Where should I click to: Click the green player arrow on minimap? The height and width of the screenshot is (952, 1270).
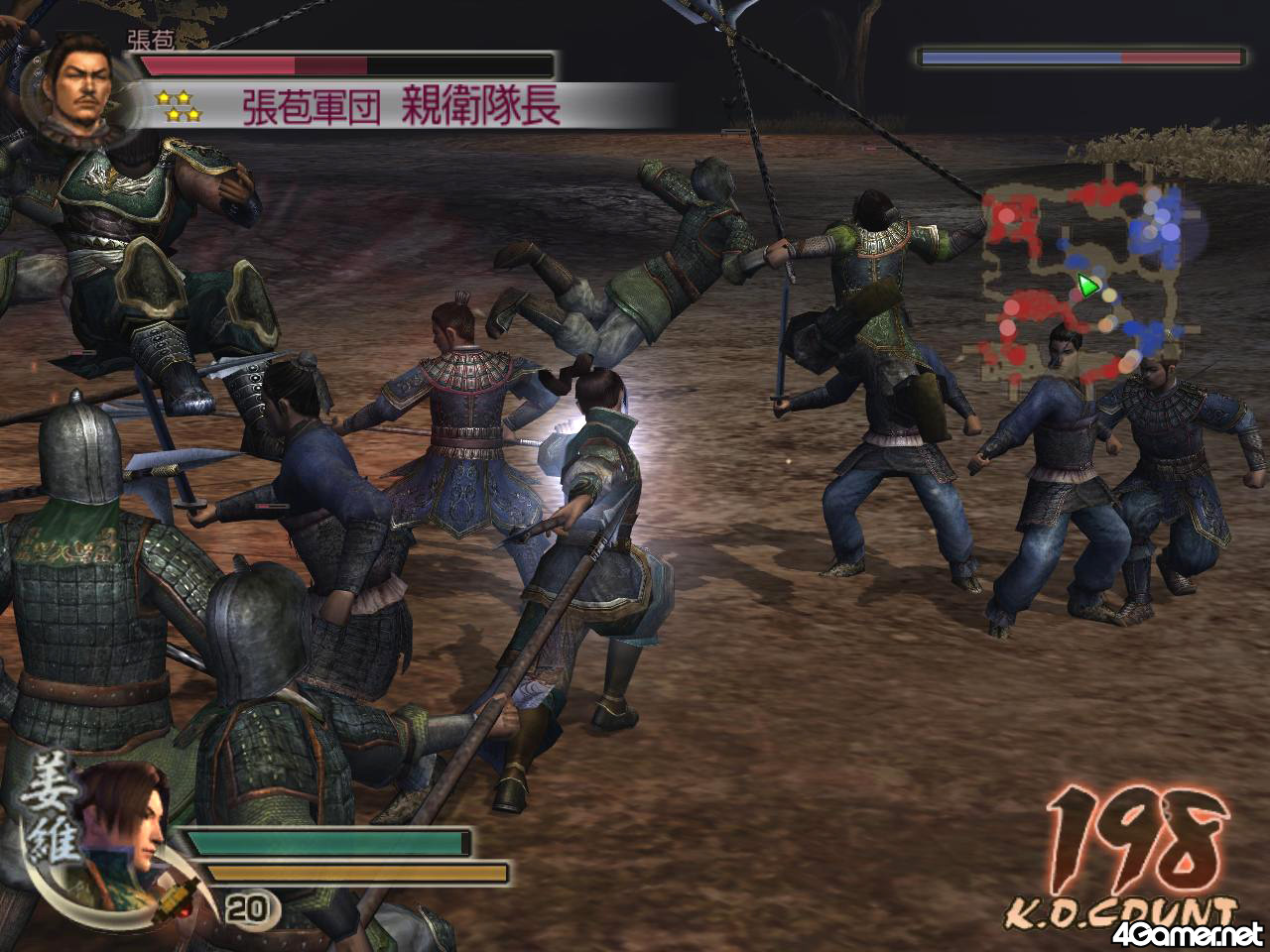coord(1089,287)
